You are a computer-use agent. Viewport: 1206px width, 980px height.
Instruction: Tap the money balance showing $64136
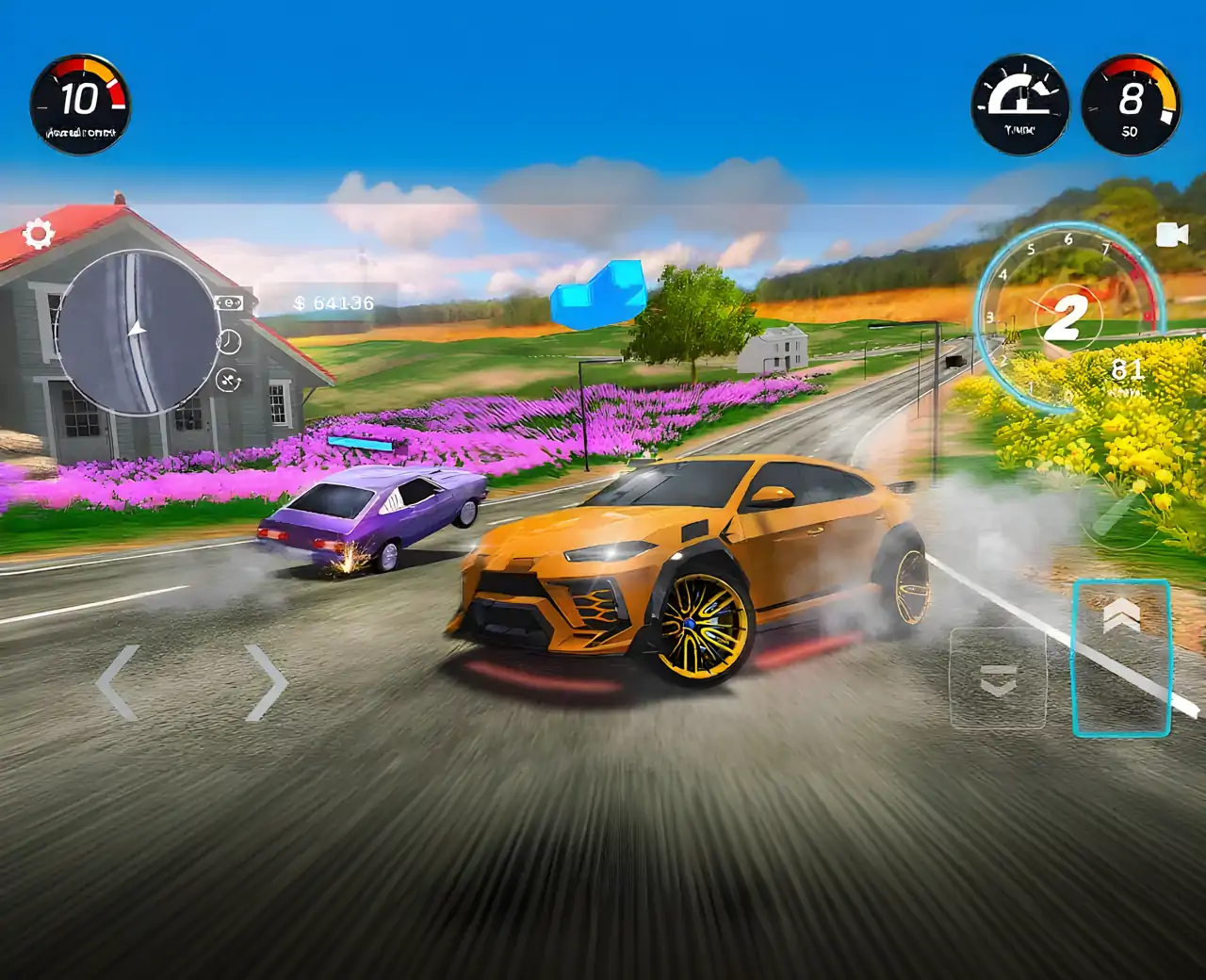tap(335, 302)
